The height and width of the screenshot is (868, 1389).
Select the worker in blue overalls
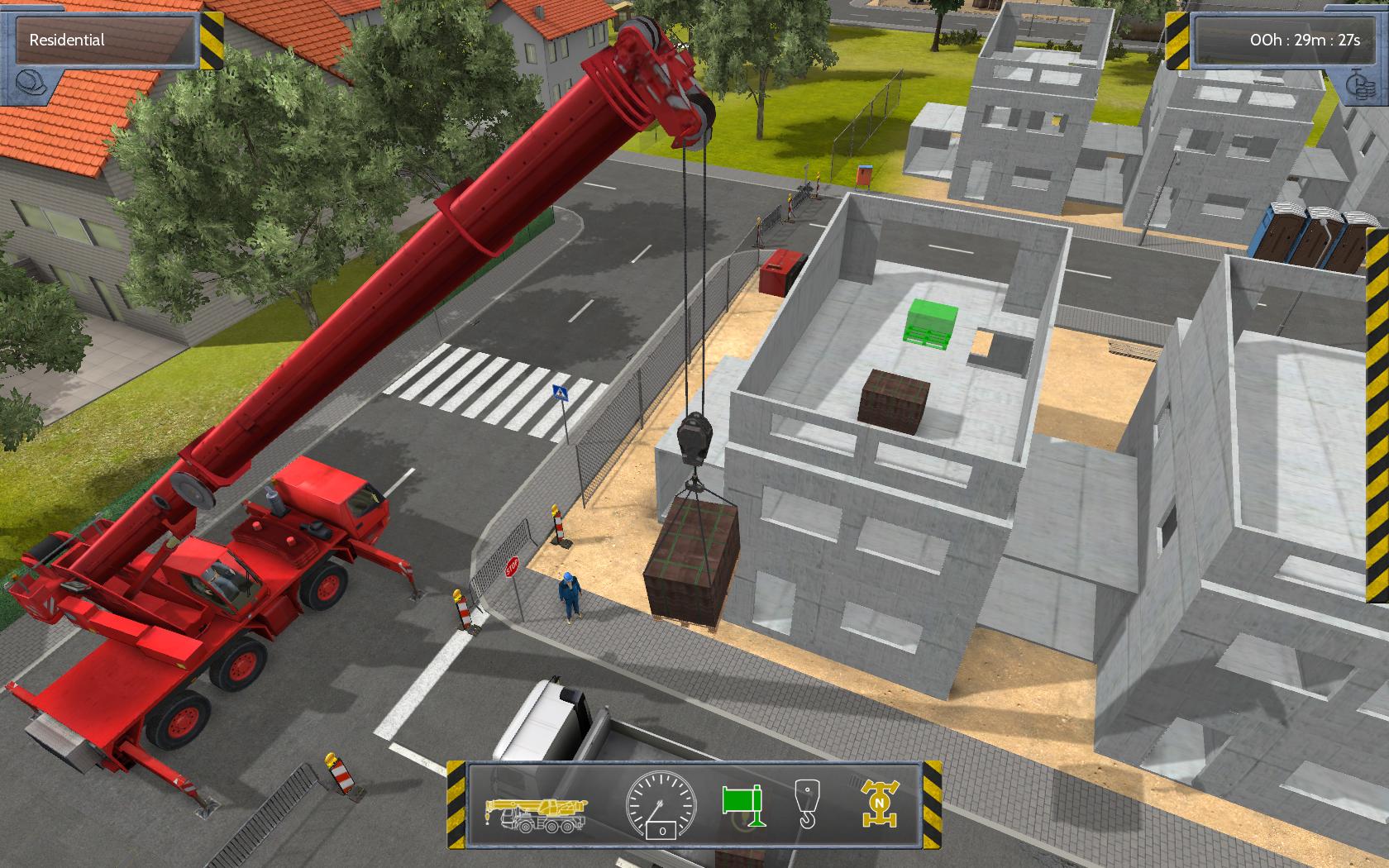click(x=570, y=595)
